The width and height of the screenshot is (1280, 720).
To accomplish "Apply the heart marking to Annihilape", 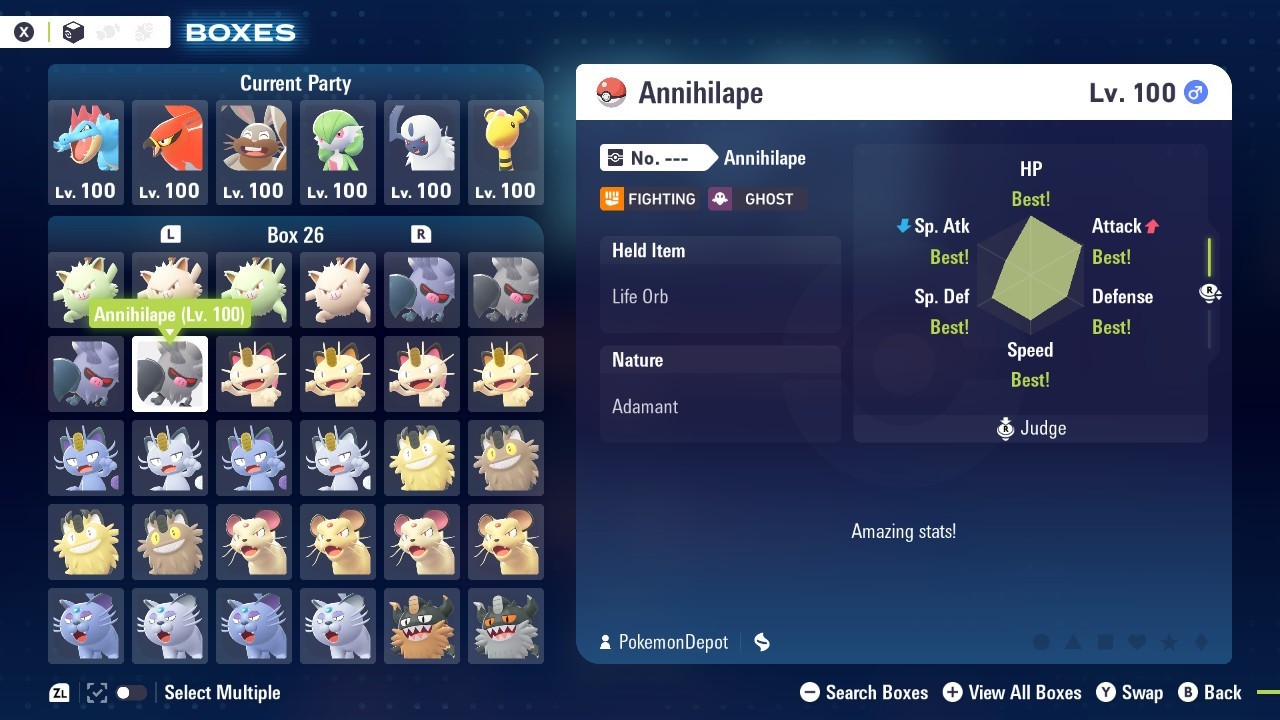I will point(1136,642).
